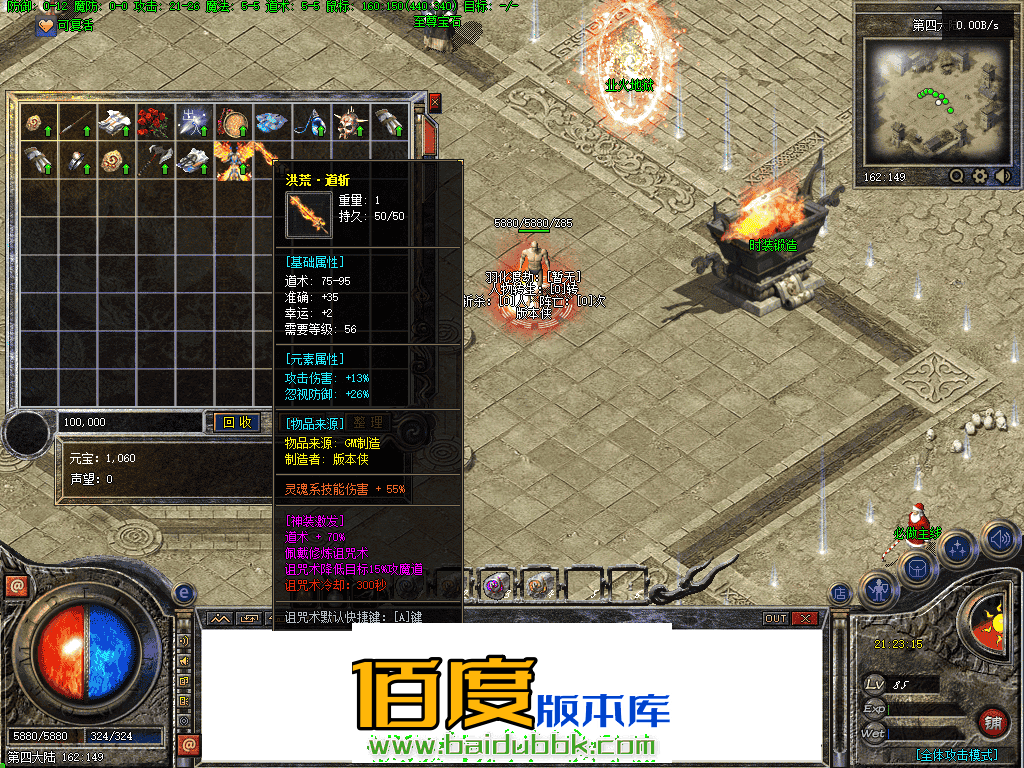1024x768 pixels.
Task: Select the red roses bouquet item
Action: coord(153,121)
